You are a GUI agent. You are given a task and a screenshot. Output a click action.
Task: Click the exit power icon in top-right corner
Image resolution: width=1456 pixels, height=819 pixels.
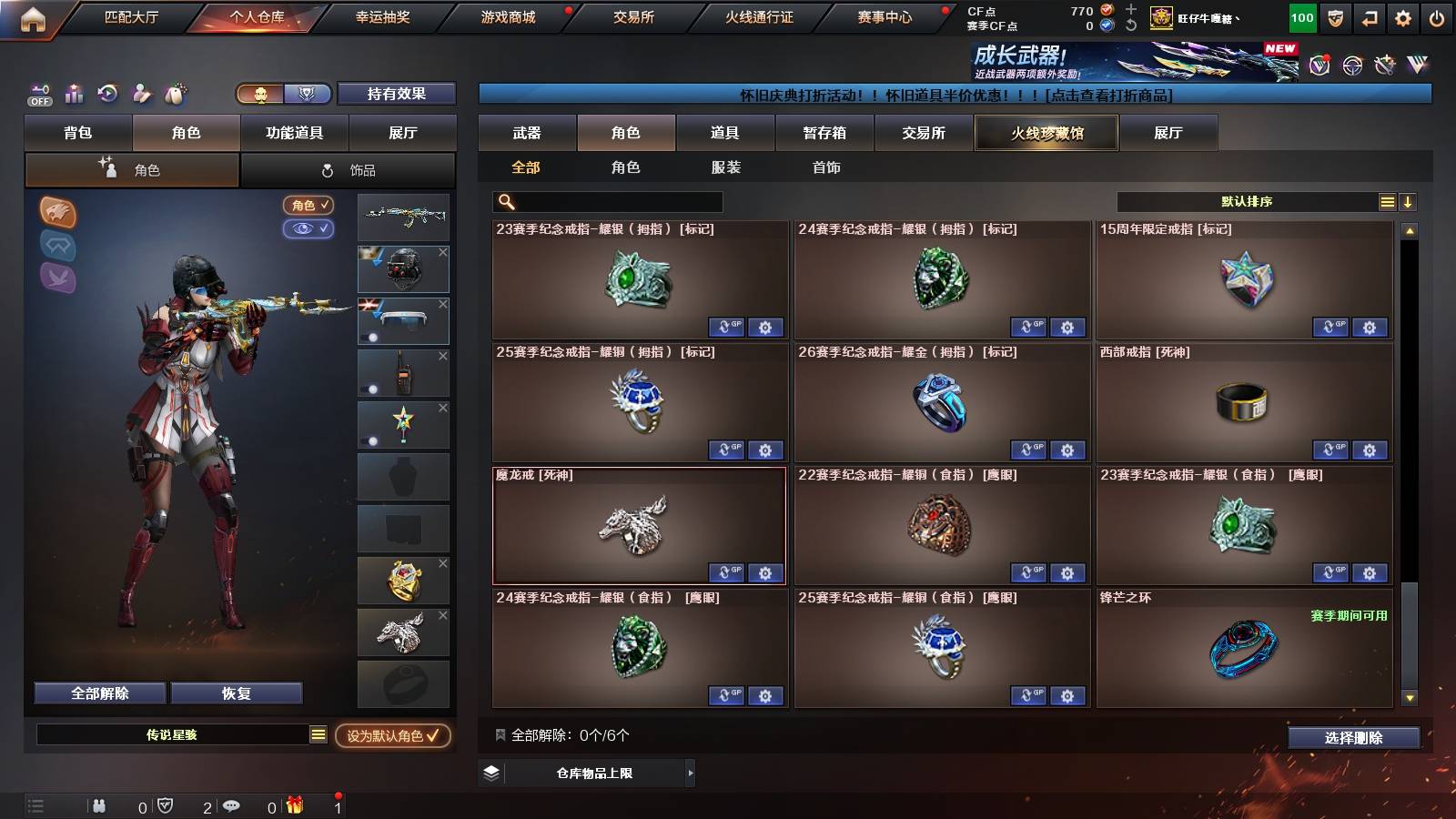1436,17
